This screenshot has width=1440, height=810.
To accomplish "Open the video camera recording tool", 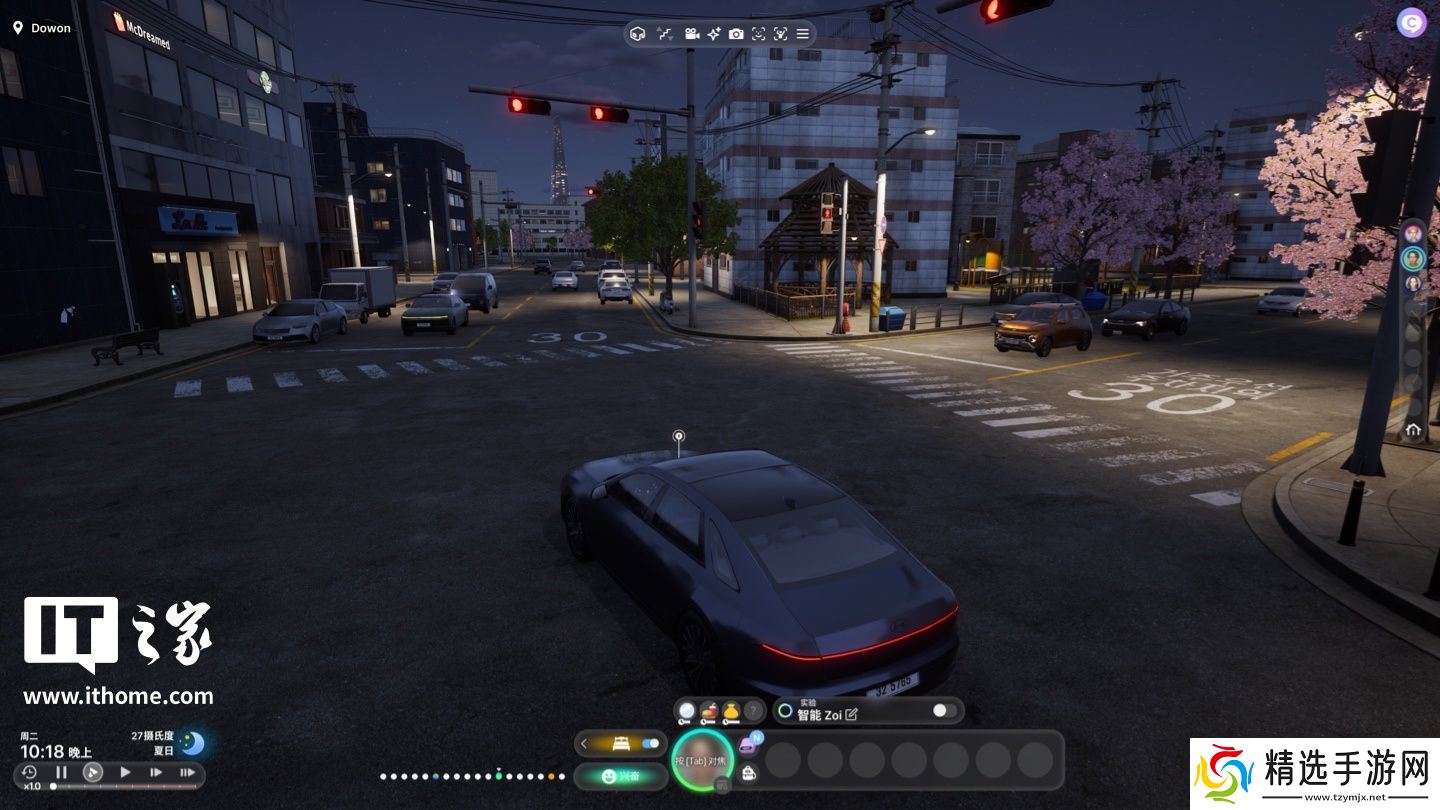I will (x=691, y=34).
